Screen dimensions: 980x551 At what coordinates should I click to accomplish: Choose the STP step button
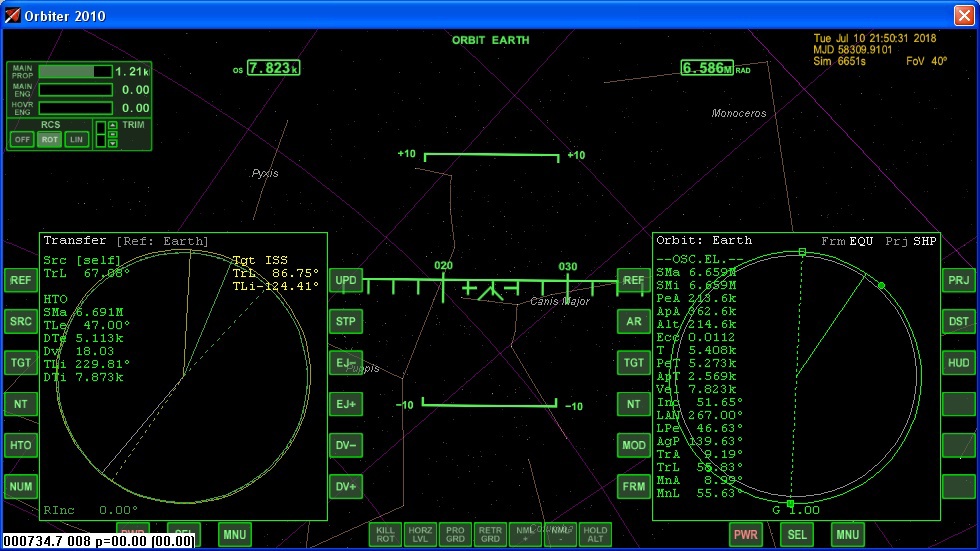pos(346,322)
